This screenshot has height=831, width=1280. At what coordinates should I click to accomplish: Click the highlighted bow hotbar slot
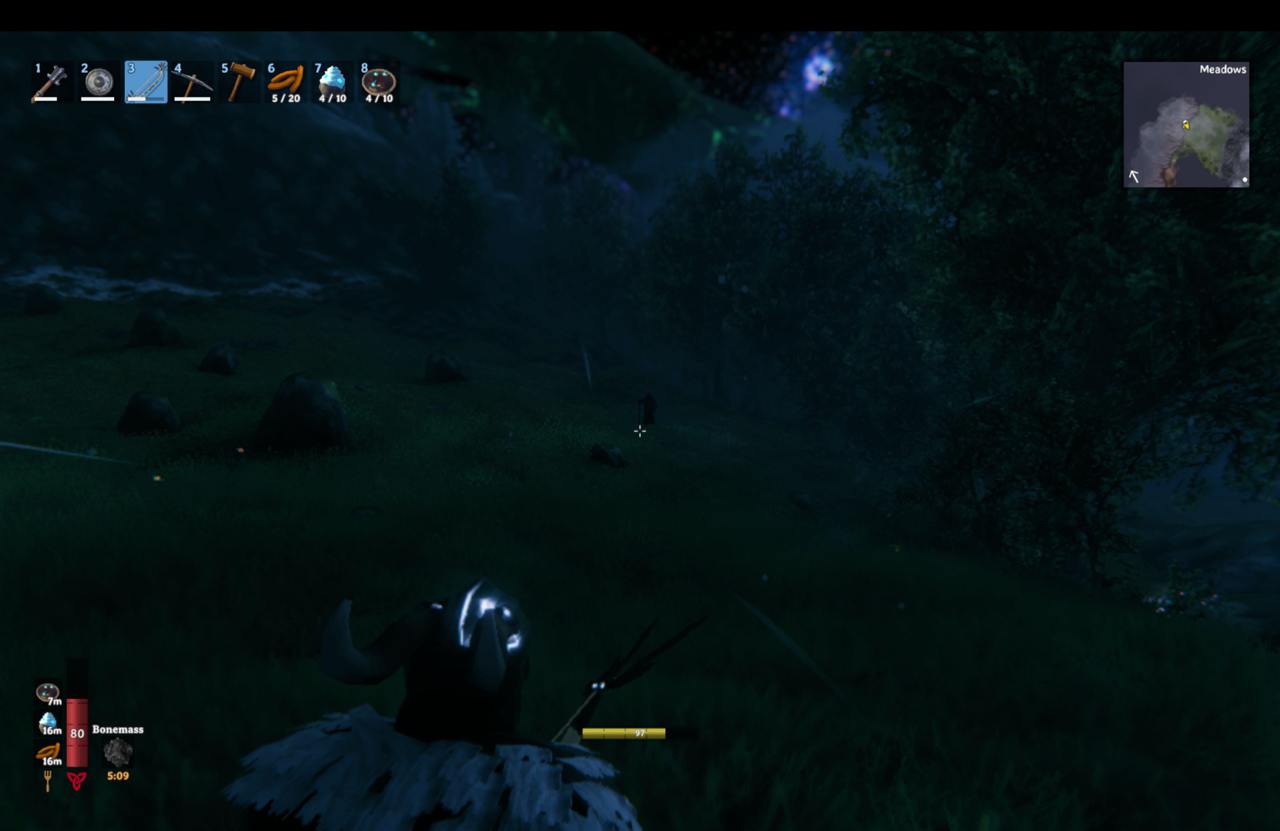click(x=146, y=82)
